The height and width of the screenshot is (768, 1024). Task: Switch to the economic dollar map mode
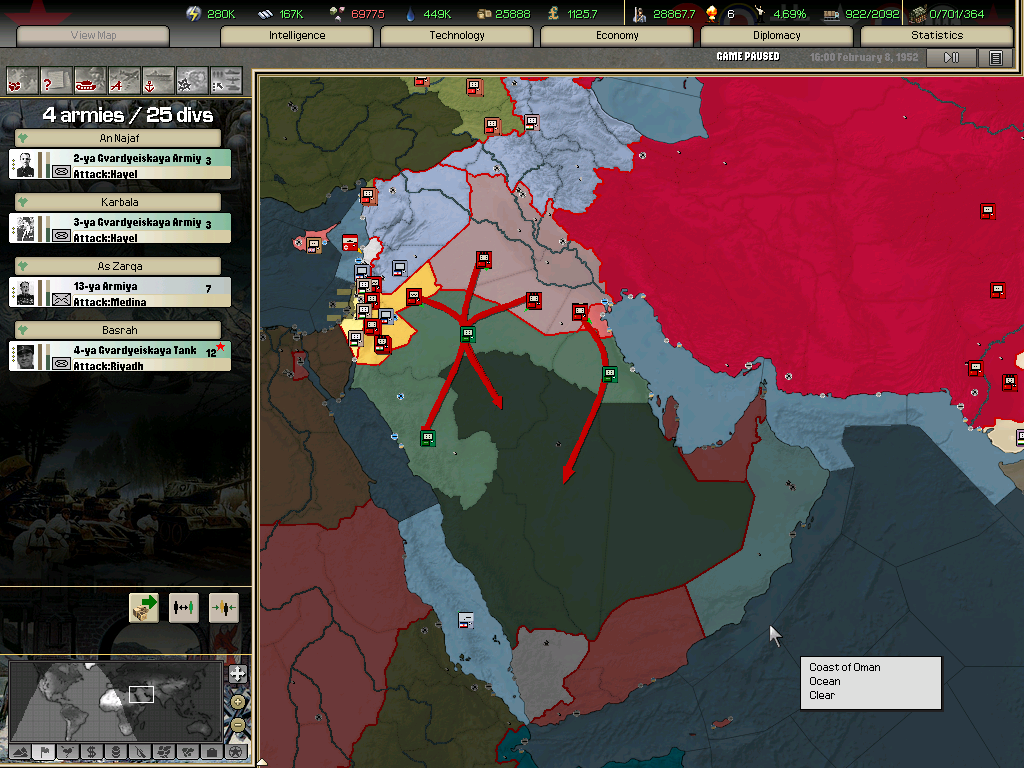point(91,751)
